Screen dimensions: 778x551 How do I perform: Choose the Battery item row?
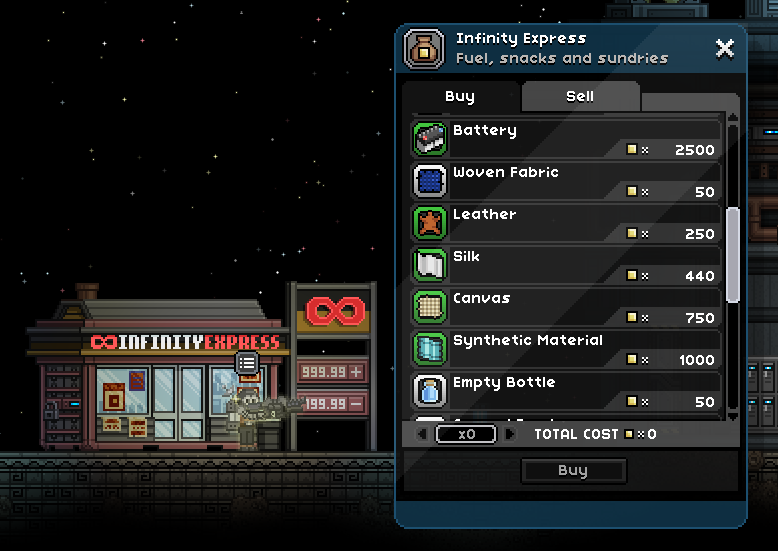click(566, 140)
